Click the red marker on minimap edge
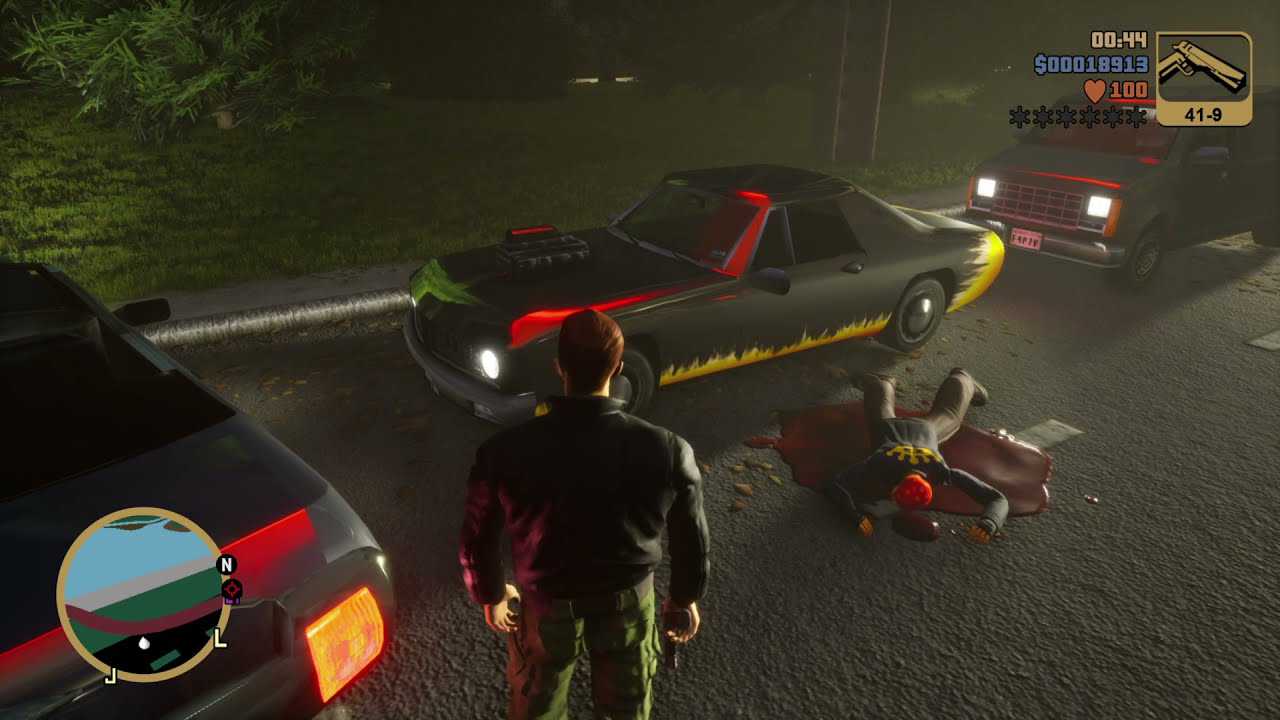Screen dimensions: 1280x720 point(230,589)
